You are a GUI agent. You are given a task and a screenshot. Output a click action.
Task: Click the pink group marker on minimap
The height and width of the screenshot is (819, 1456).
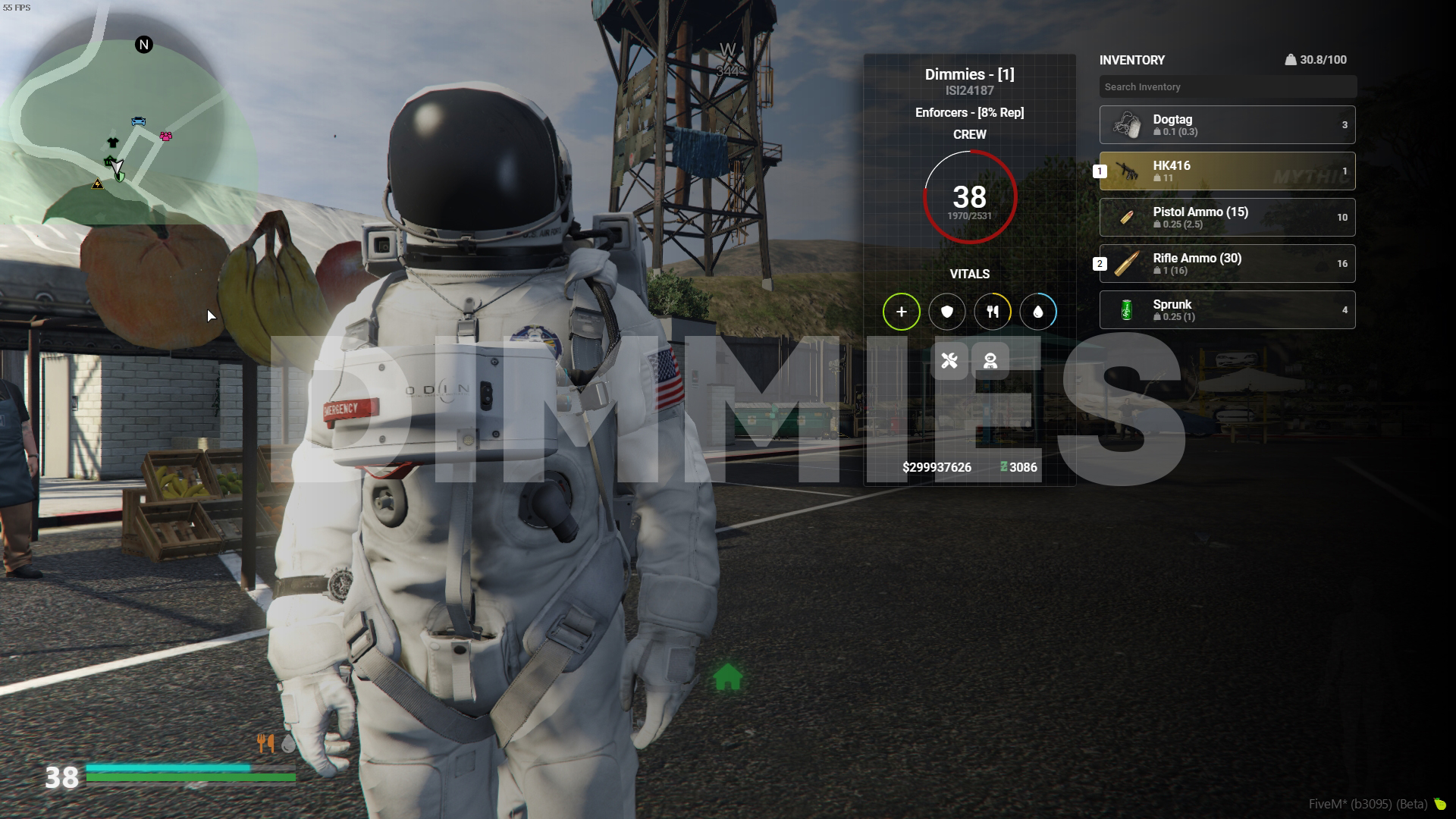(x=165, y=136)
